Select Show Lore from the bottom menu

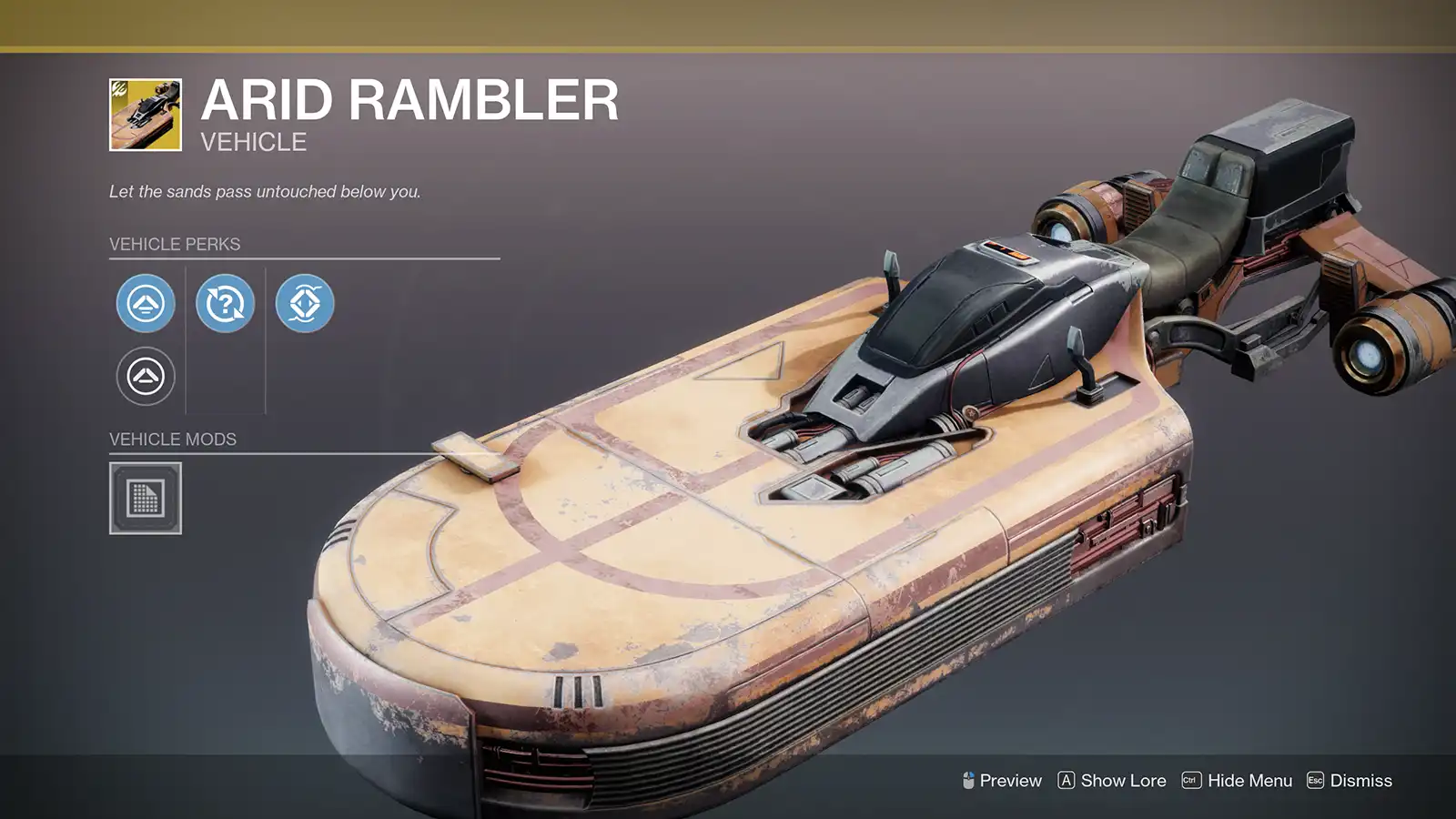tap(1122, 781)
